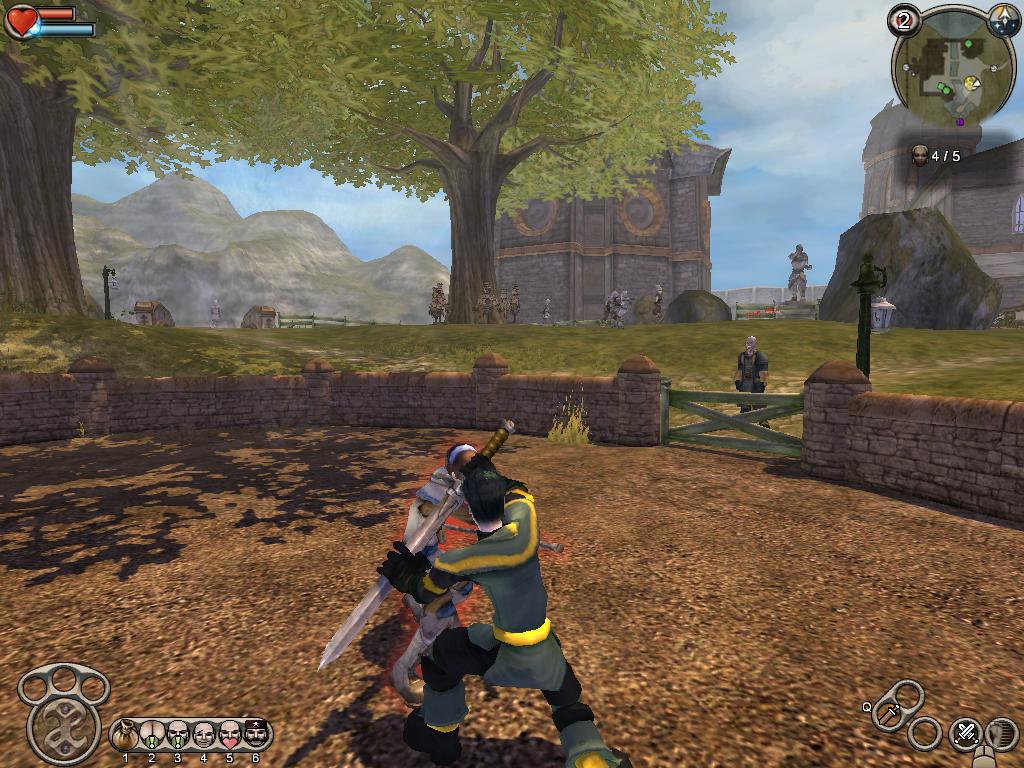This screenshot has width=1024, height=768.
Task: Open the spell selector guild seal emblem
Action: pos(64,724)
